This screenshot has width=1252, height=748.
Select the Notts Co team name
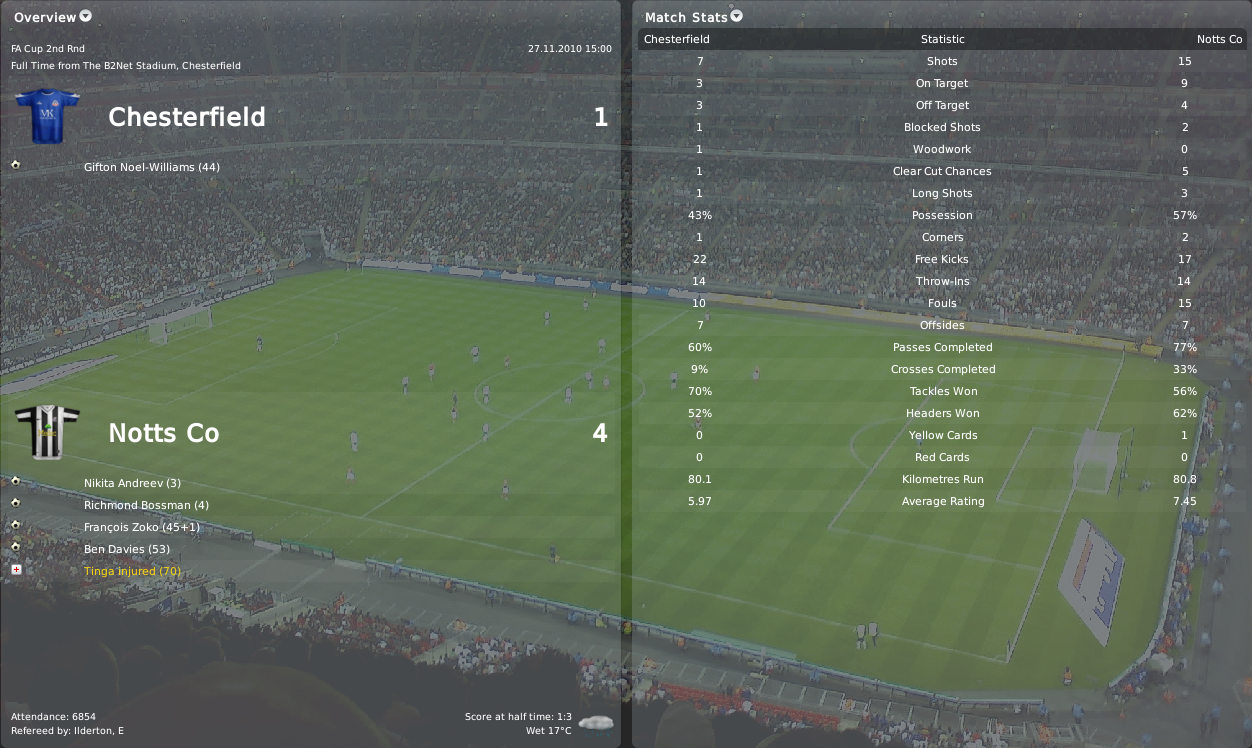pyautogui.click(x=164, y=433)
